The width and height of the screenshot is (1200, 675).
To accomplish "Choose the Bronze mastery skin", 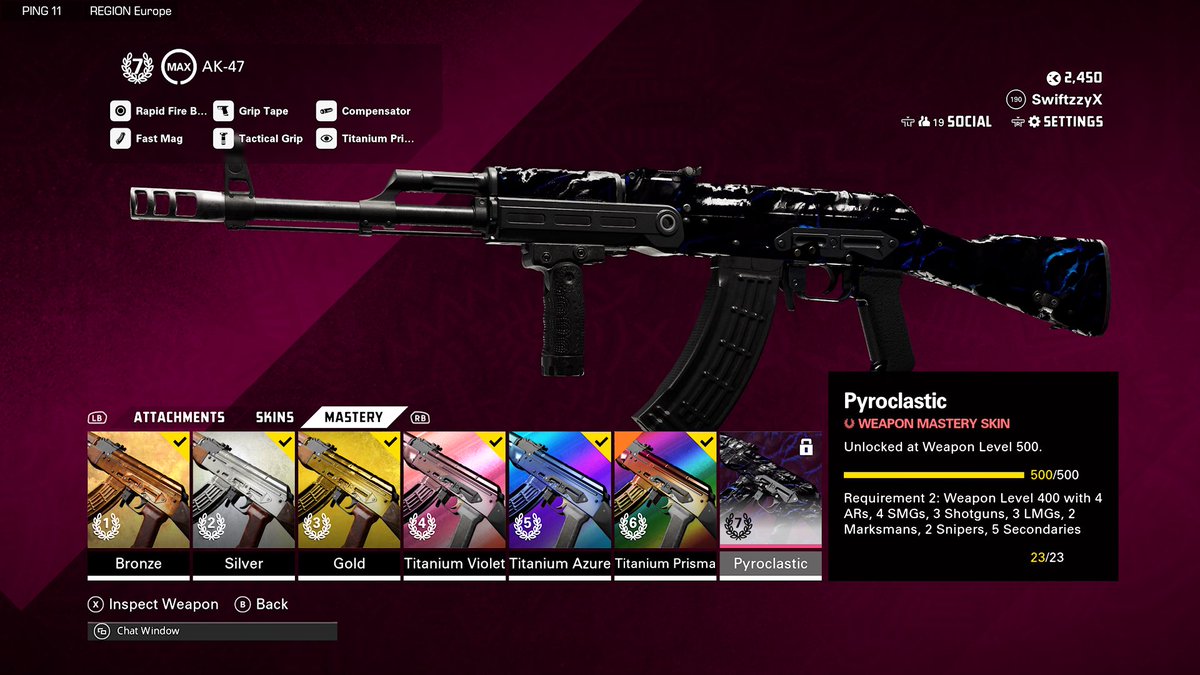I will coord(138,493).
